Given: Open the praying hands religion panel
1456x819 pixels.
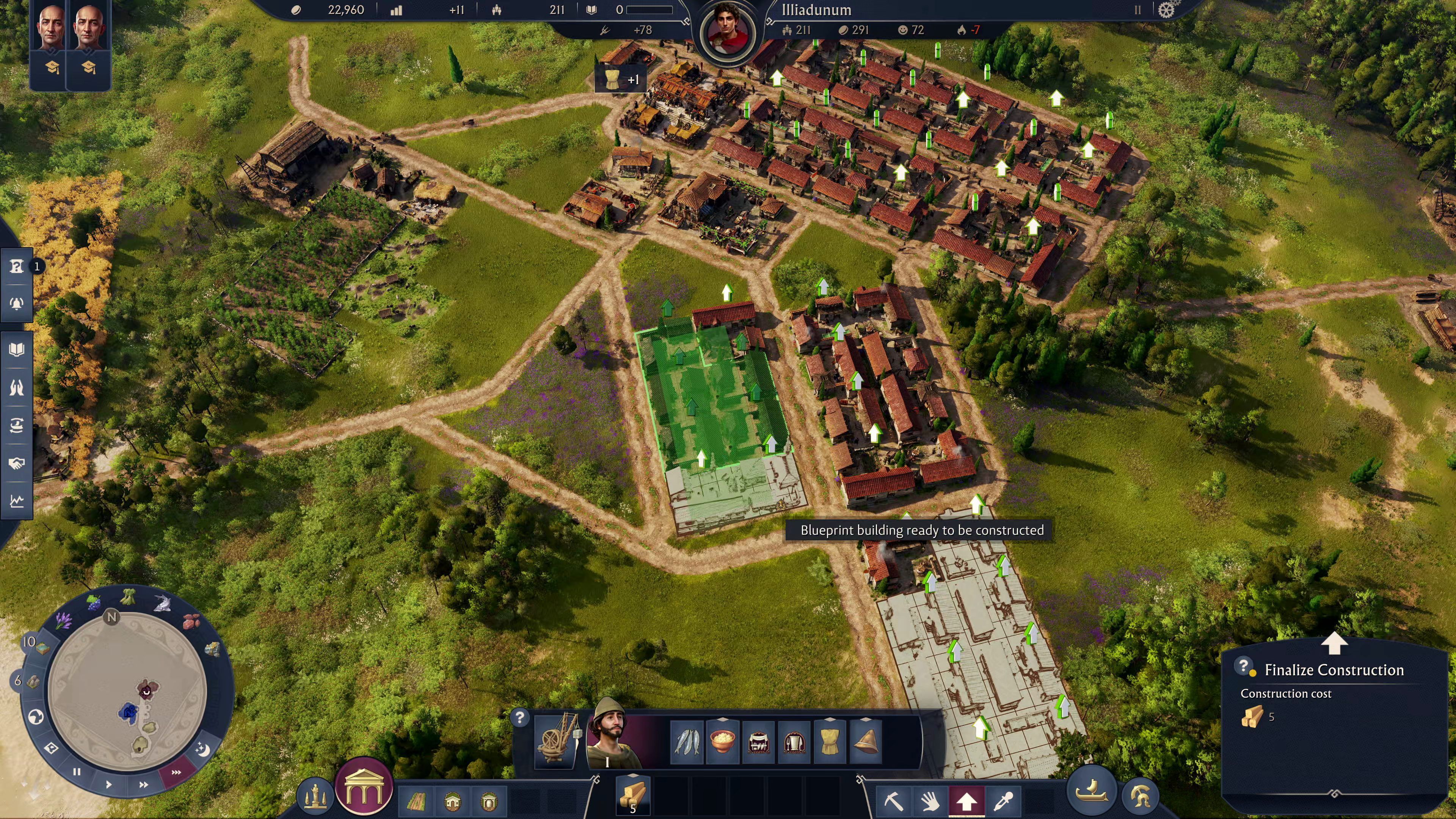Looking at the screenshot, I should coord(16,387).
